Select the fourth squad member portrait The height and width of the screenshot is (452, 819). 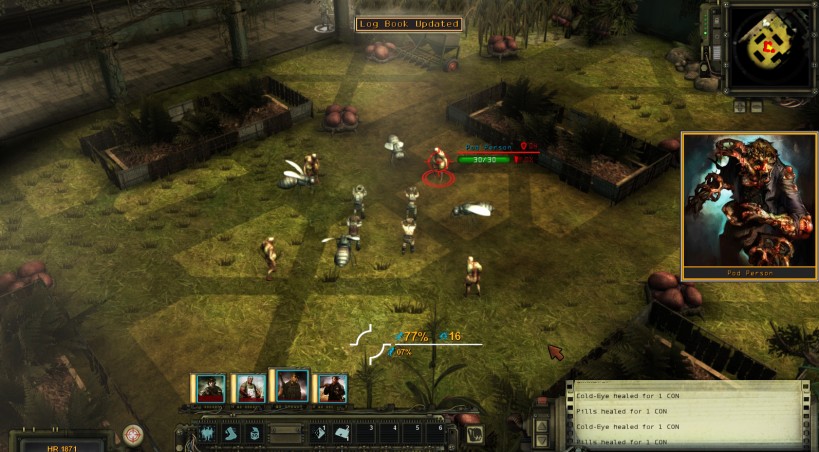pyautogui.click(x=332, y=388)
